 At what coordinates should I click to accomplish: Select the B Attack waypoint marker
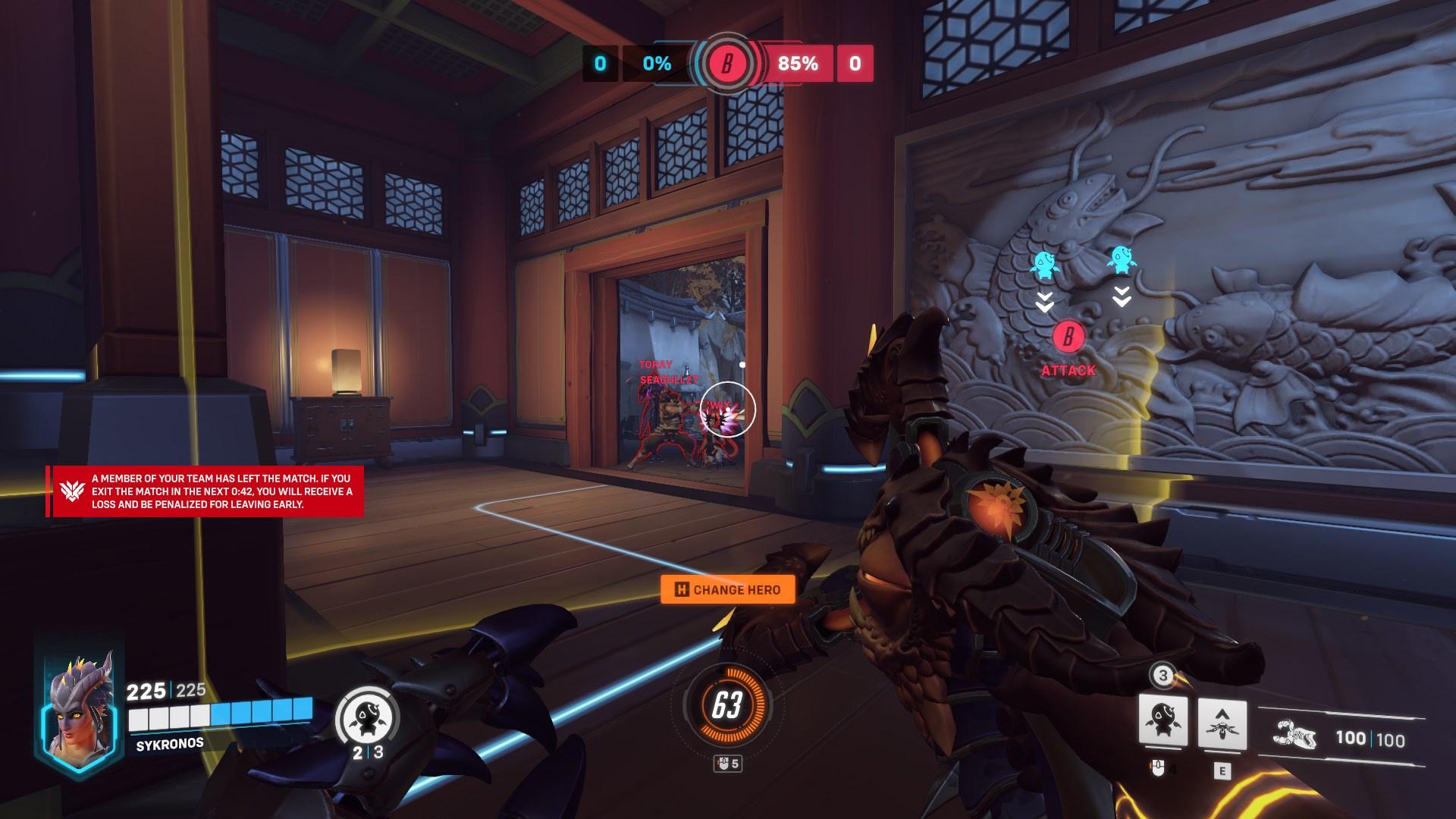(1068, 336)
